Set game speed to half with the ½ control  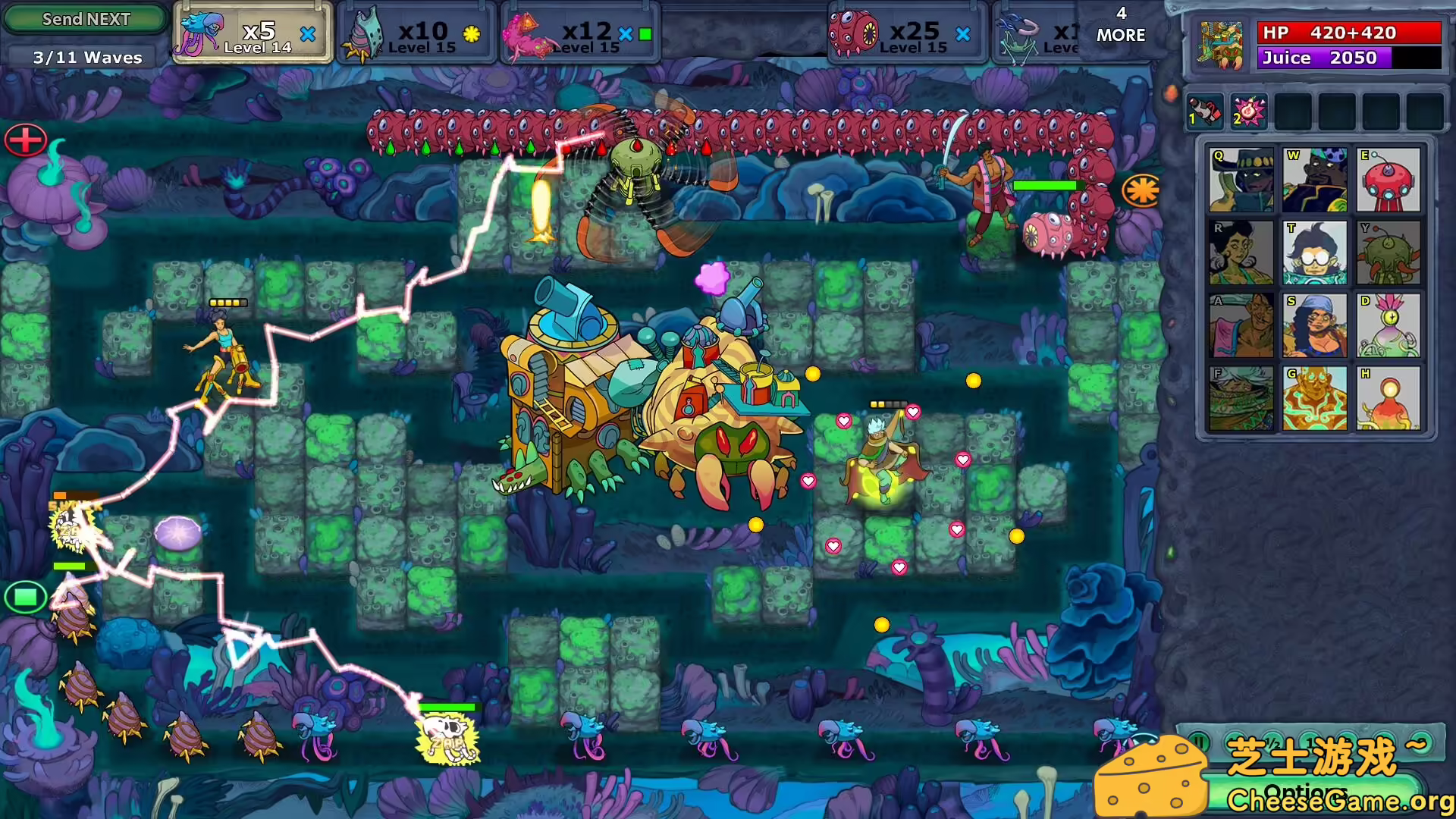1272,745
